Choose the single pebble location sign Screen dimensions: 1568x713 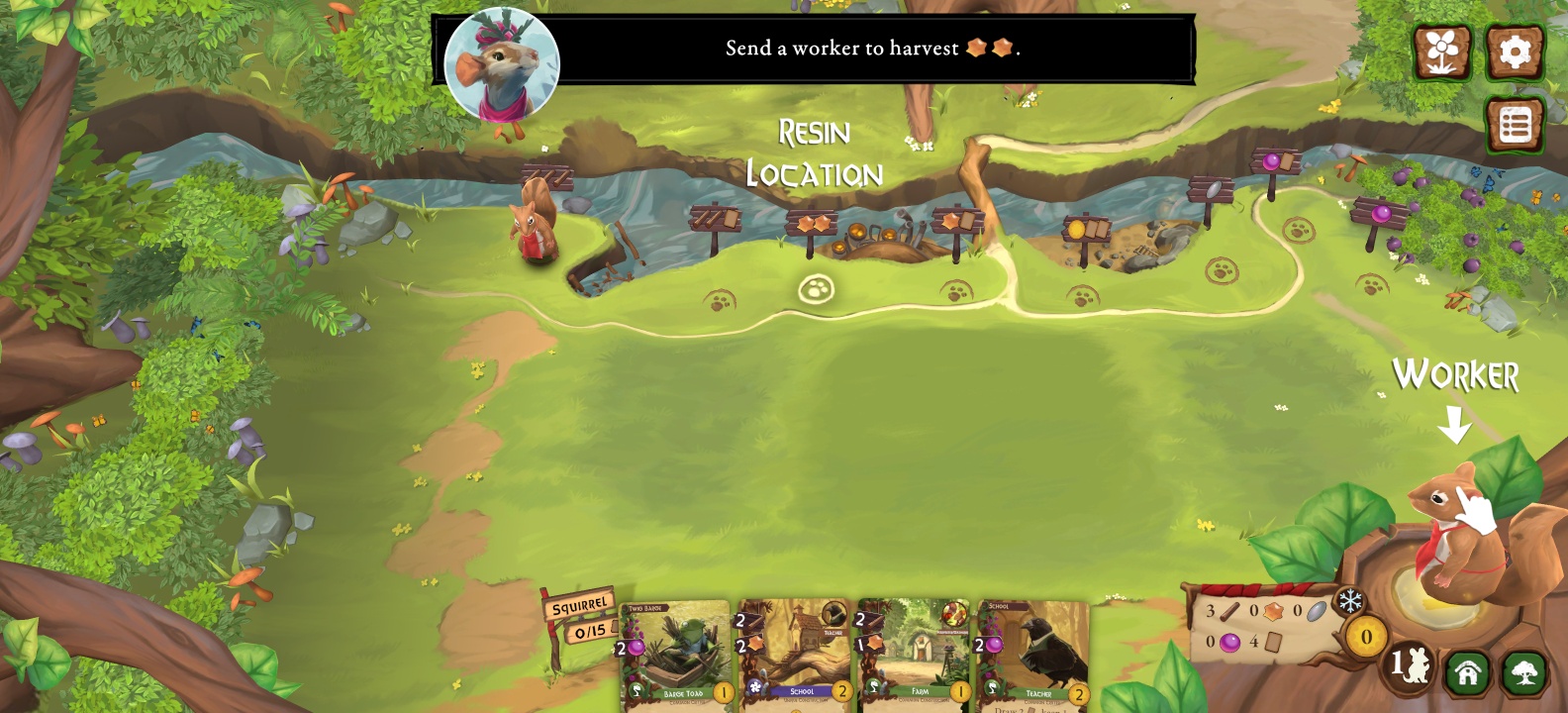click(1210, 190)
